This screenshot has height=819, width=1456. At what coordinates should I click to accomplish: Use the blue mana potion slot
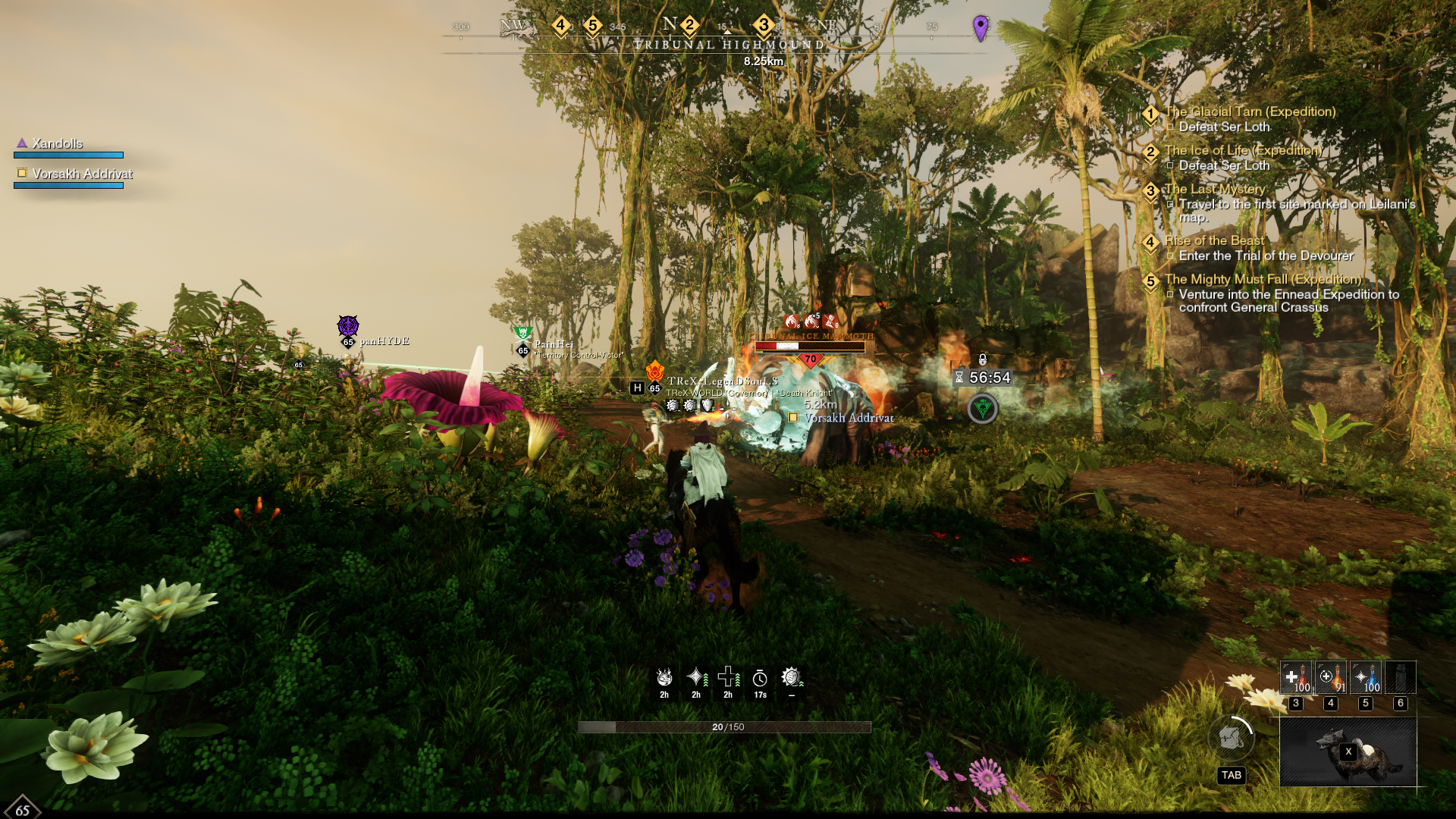click(1366, 677)
